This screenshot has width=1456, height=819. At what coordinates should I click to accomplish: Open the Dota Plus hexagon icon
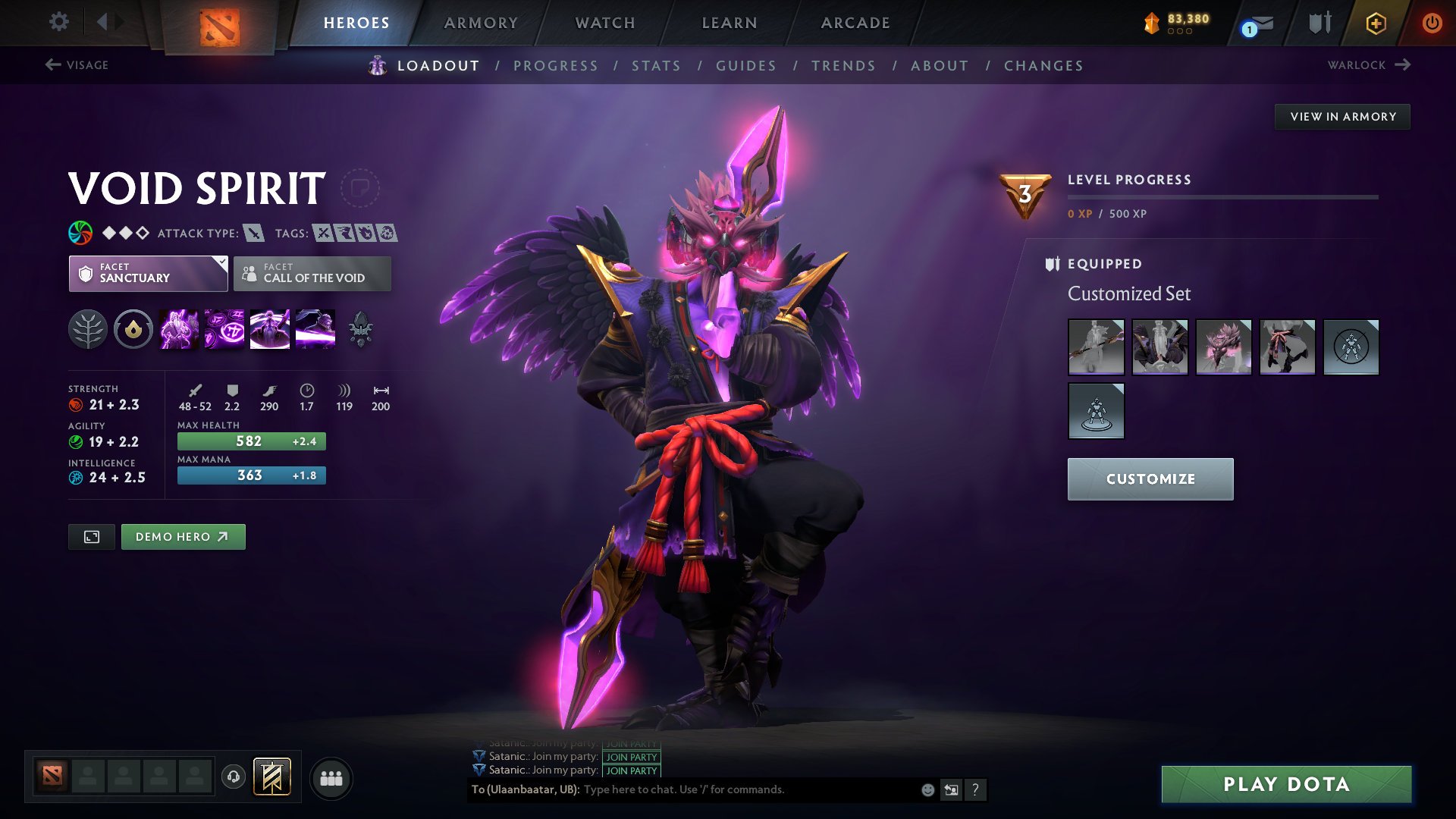1376,23
